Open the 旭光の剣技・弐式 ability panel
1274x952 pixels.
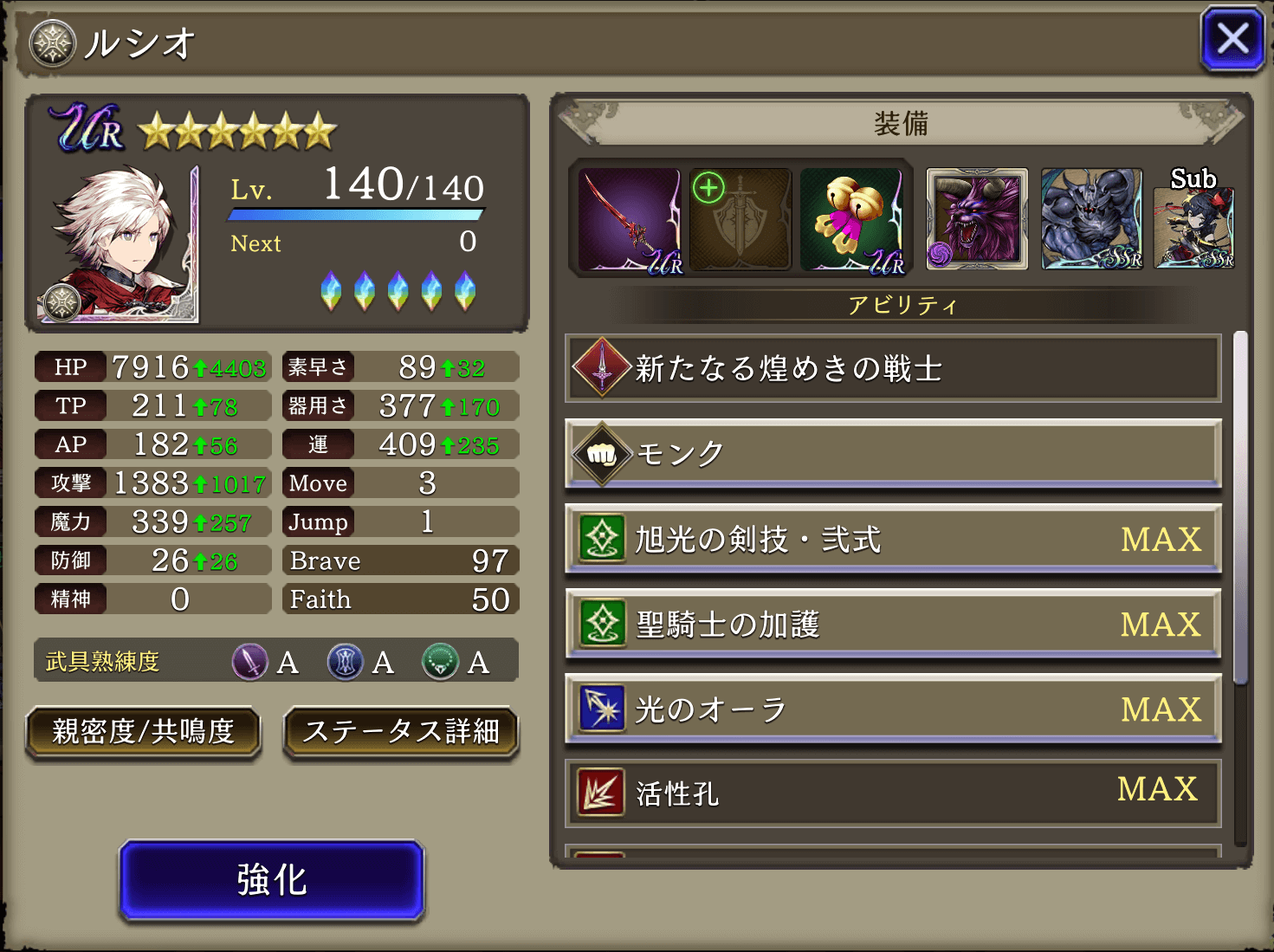892,539
